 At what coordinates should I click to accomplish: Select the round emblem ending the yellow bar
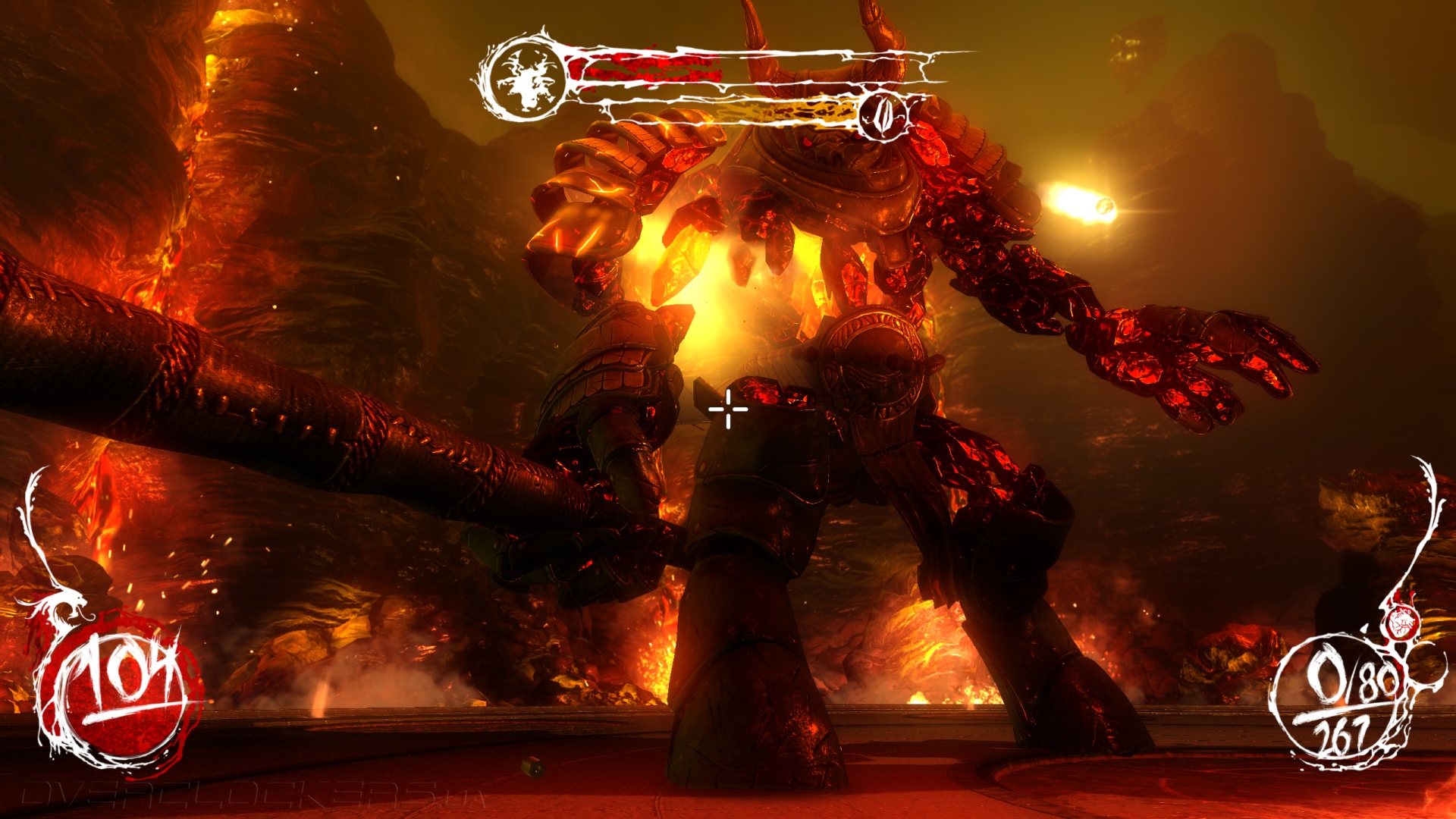click(882, 115)
